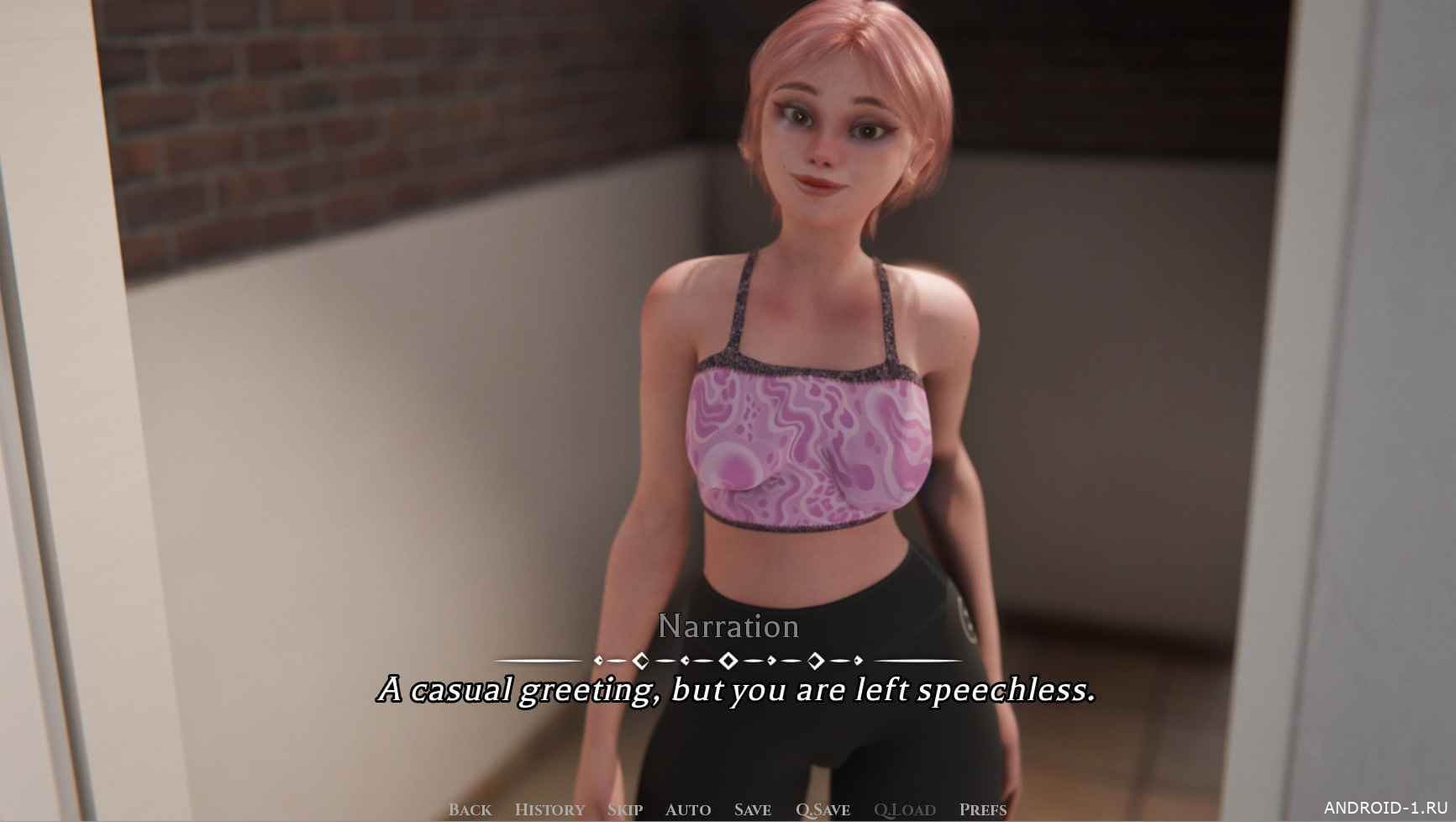Go back one line with Back
The width and height of the screenshot is (1456, 822).
tap(470, 809)
